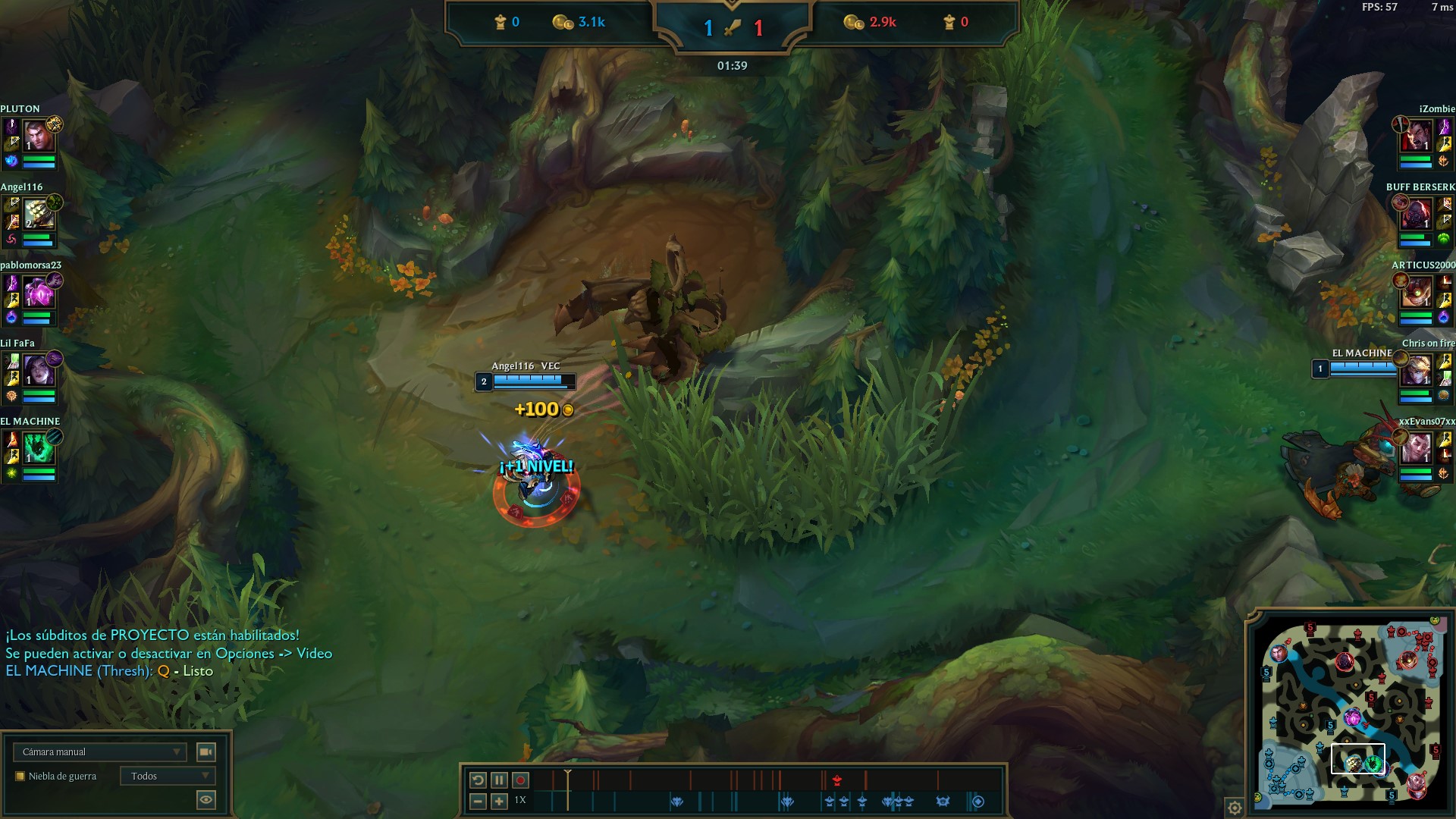1456x819 pixels.
Task: Open the Cámara manual dropdown
Action: 99,752
